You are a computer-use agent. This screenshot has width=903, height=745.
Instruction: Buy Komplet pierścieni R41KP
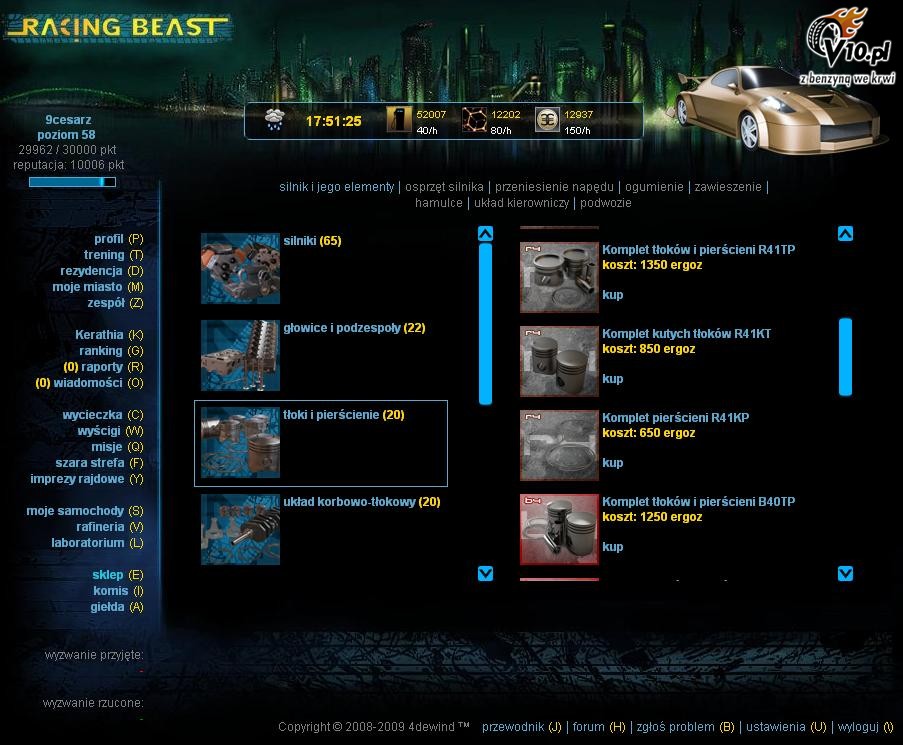[612, 463]
